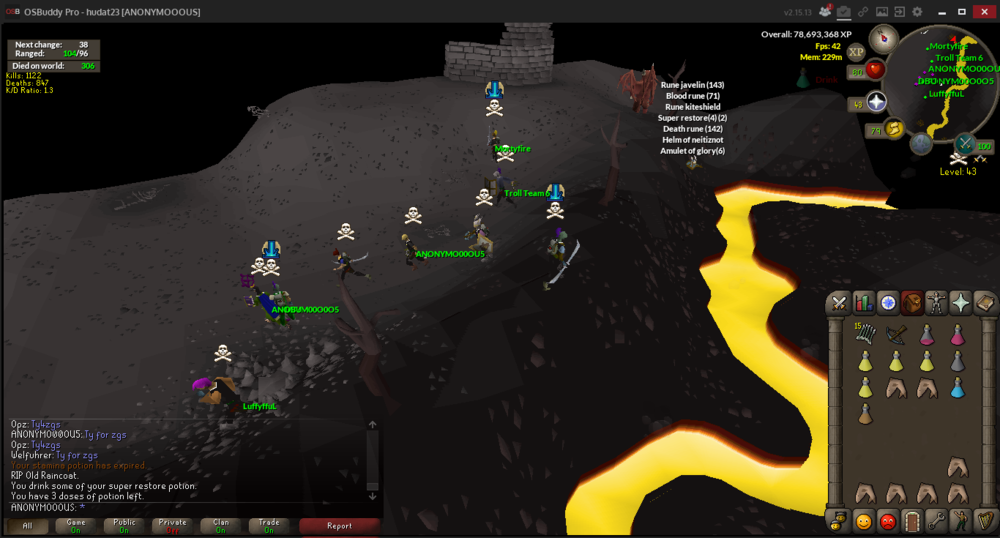Open the Magic spellbook tab
The height and width of the screenshot is (538, 1000).
(984, 303)
